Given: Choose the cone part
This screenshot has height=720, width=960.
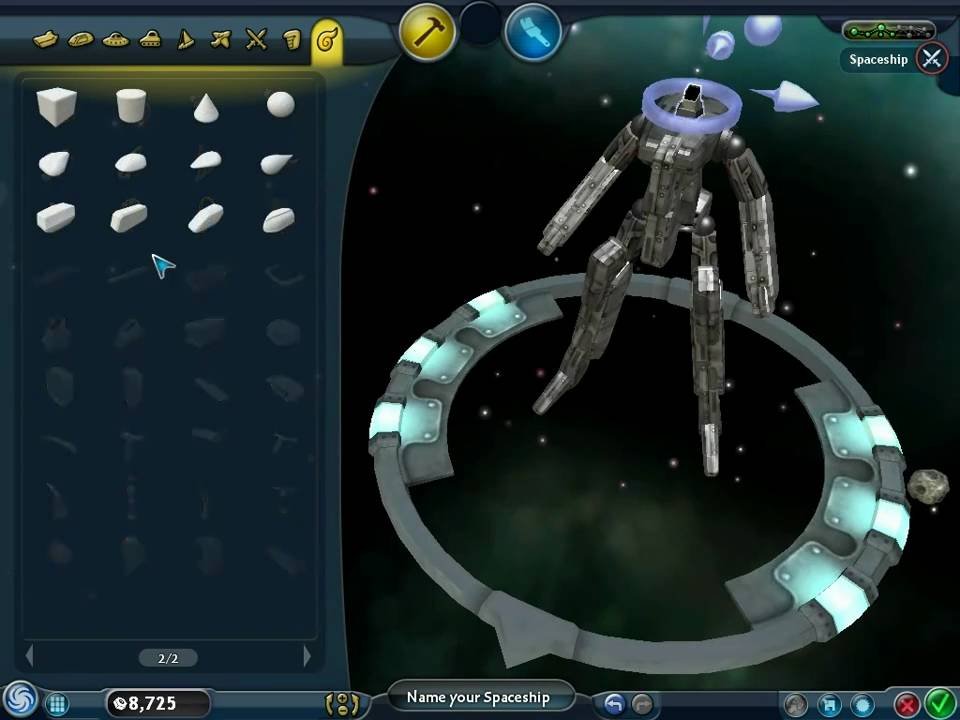Looking at the screenshot, I should click(x=206, y=106).
